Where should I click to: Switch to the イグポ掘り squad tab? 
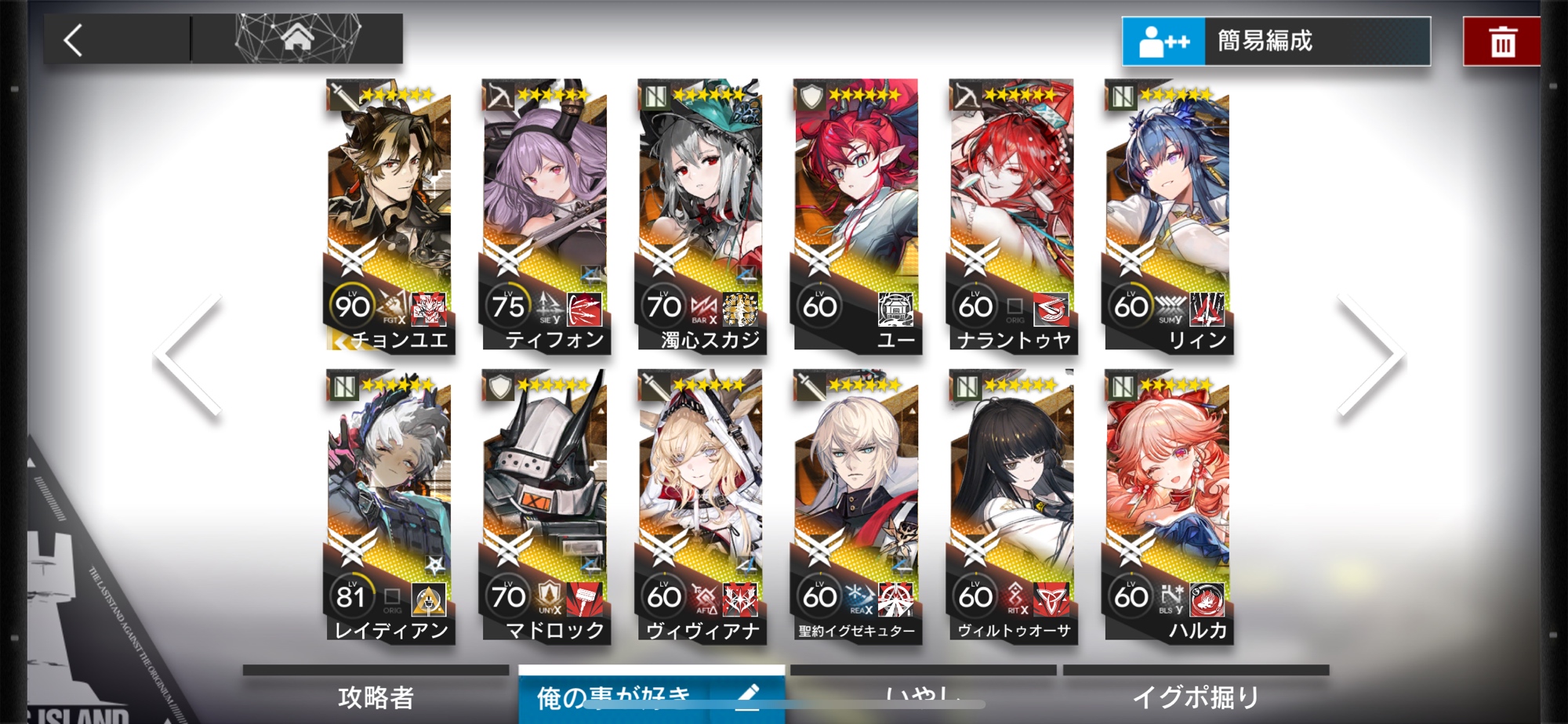point(1196,696)
